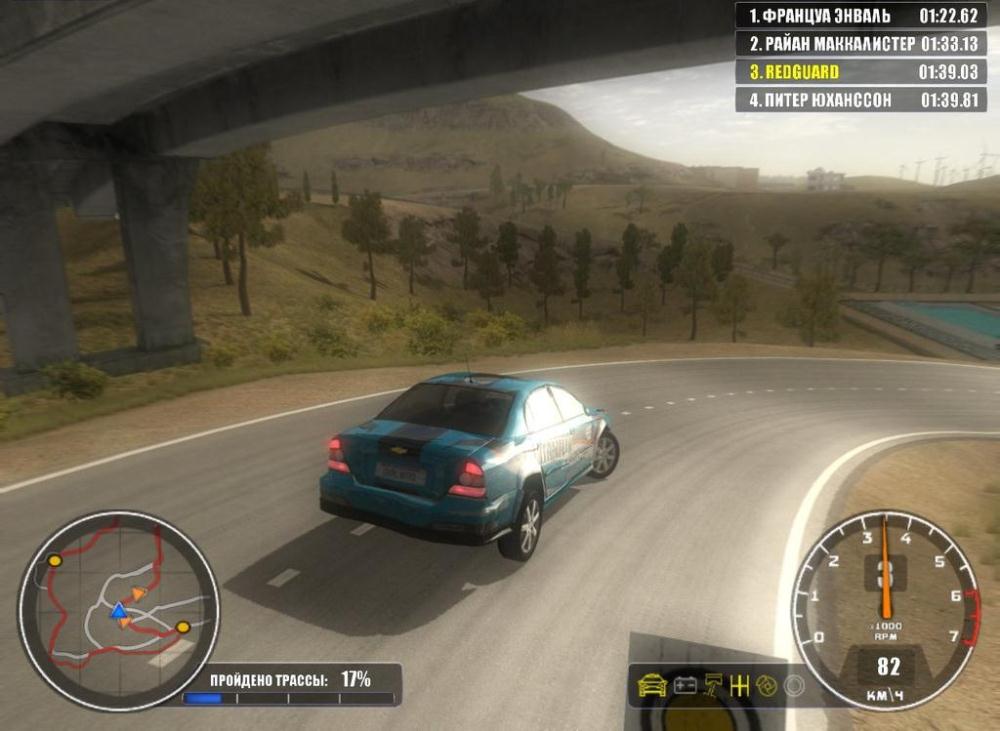Click the Райан Маккалистер leaderboard row

[x=861, y=44]
